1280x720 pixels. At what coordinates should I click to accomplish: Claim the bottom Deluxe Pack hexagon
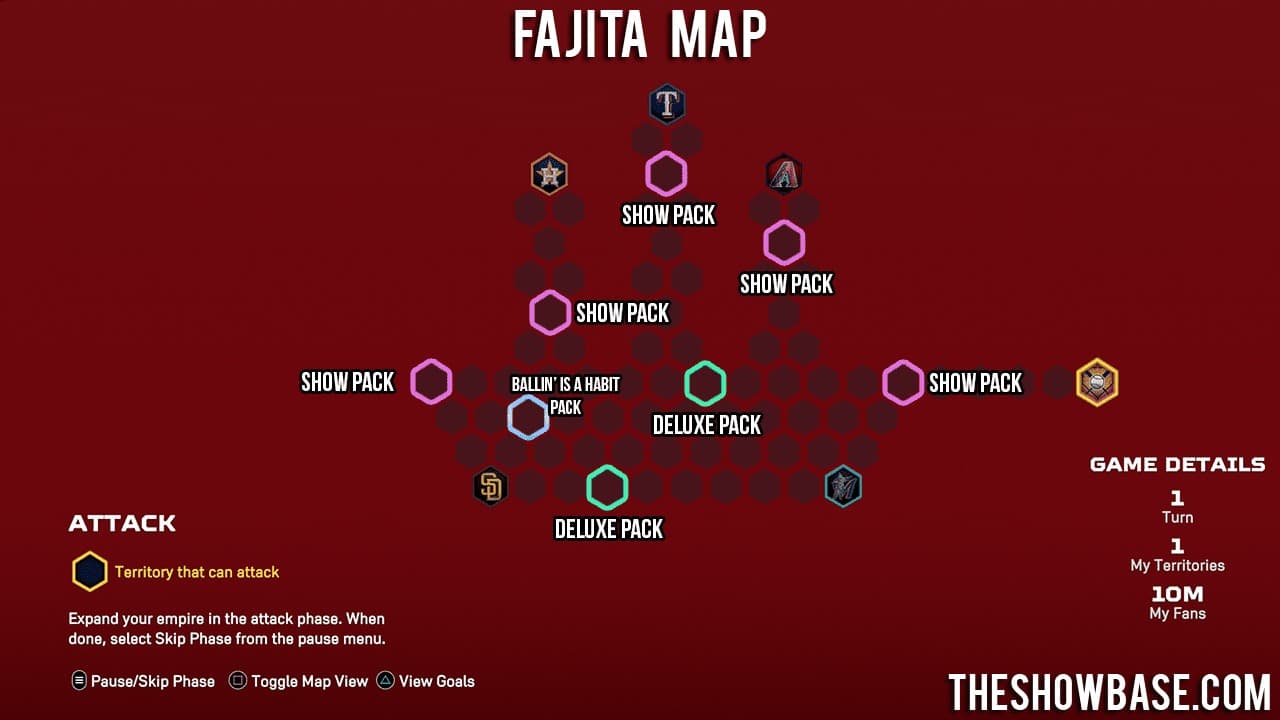(x=607, y=487)
